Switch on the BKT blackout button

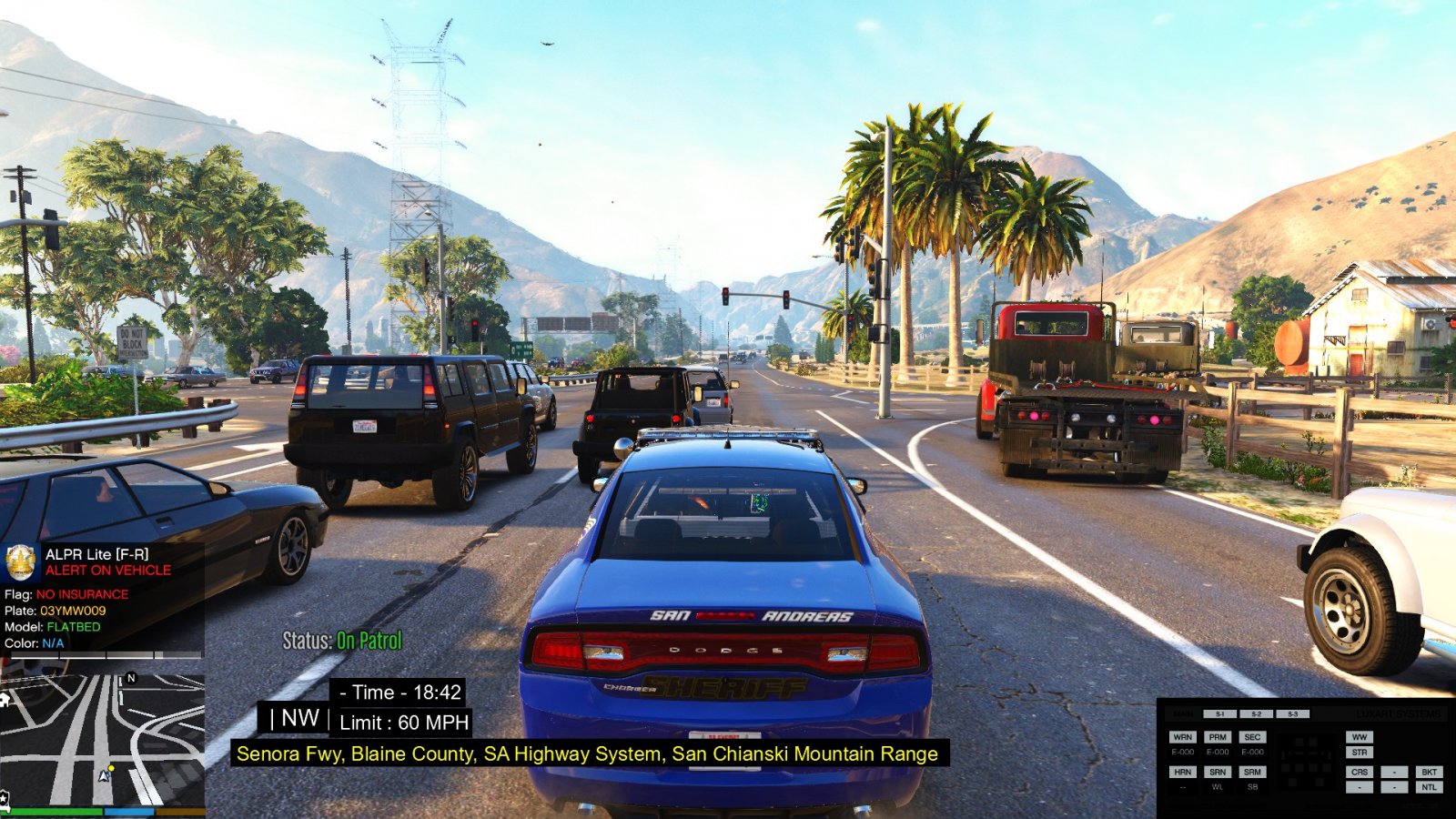(x=1429, y=772)
